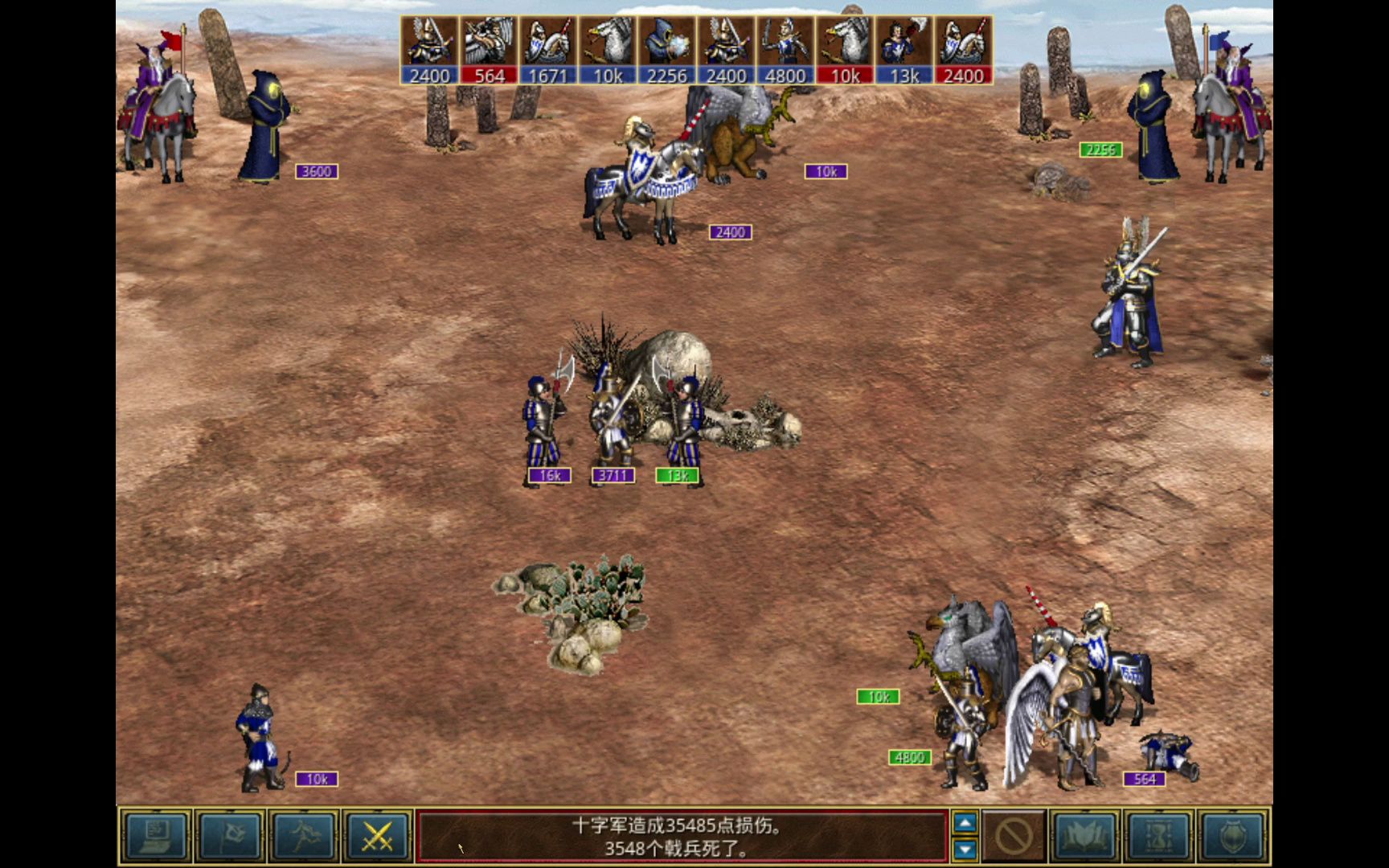This screenshot has width=1389, height=868.
Task: Defend with the shield button
Action: tap(1232, 837)
